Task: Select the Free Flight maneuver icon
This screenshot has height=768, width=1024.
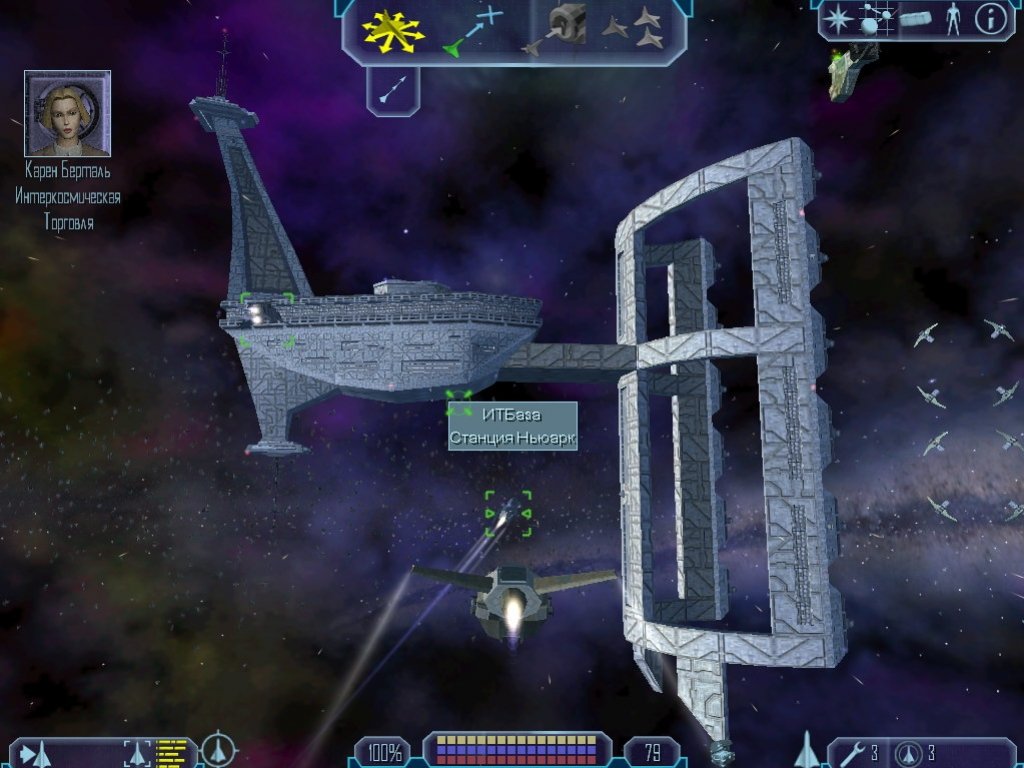Action: (x=394, y=30)
